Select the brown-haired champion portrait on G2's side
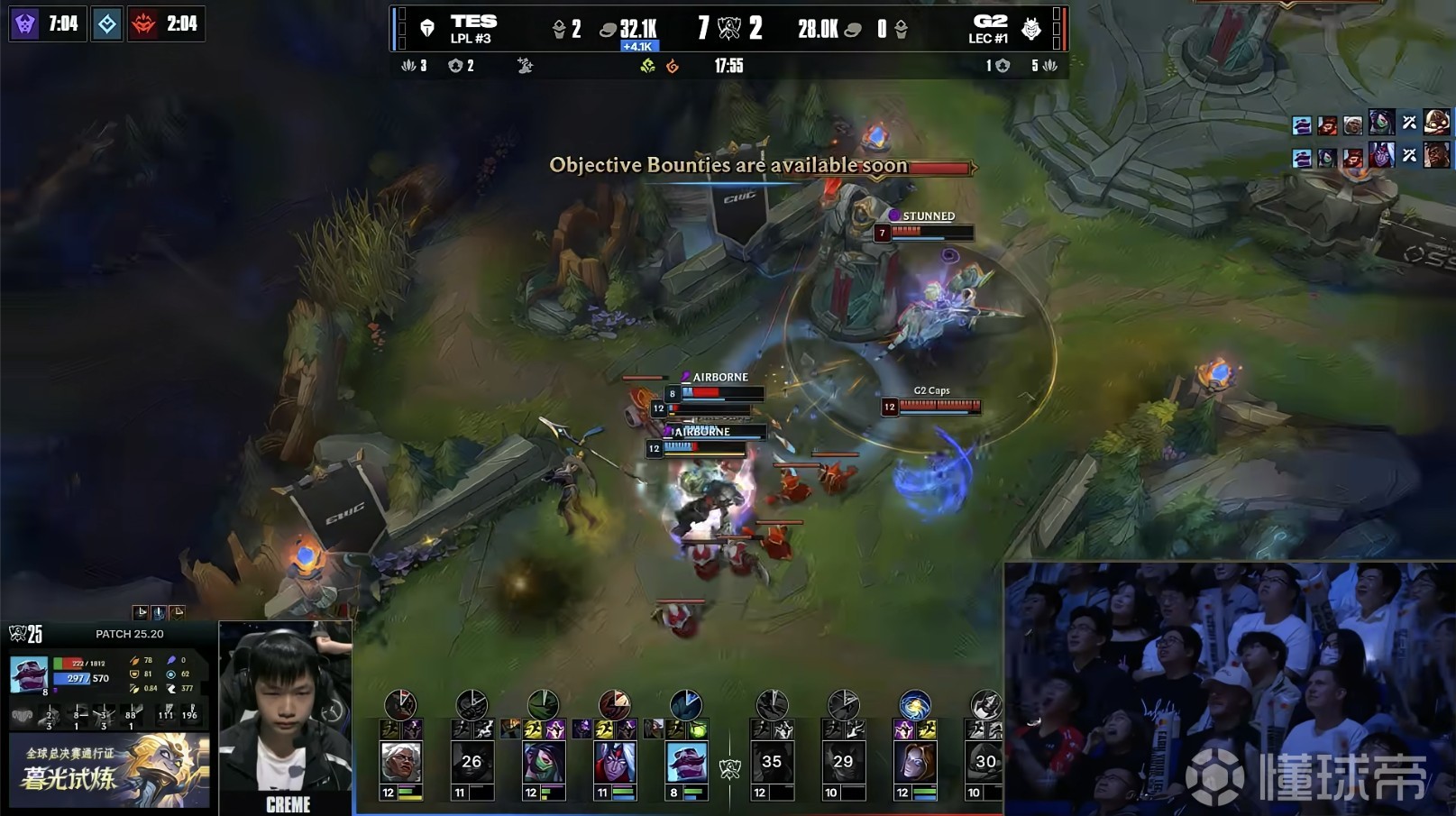The height and width of the screenshot is (816, 1456). coord(914,763)
